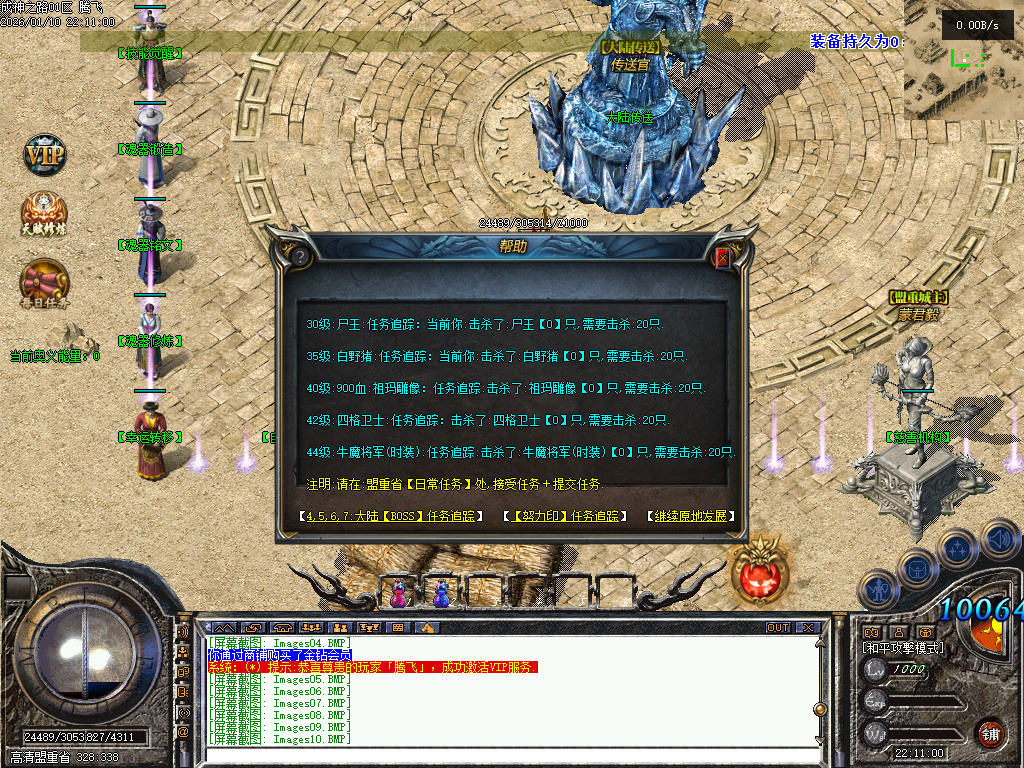The image size is (1024, 768).
Task: Click the OUT button on chat panel
Action: [x=777, y=628]
